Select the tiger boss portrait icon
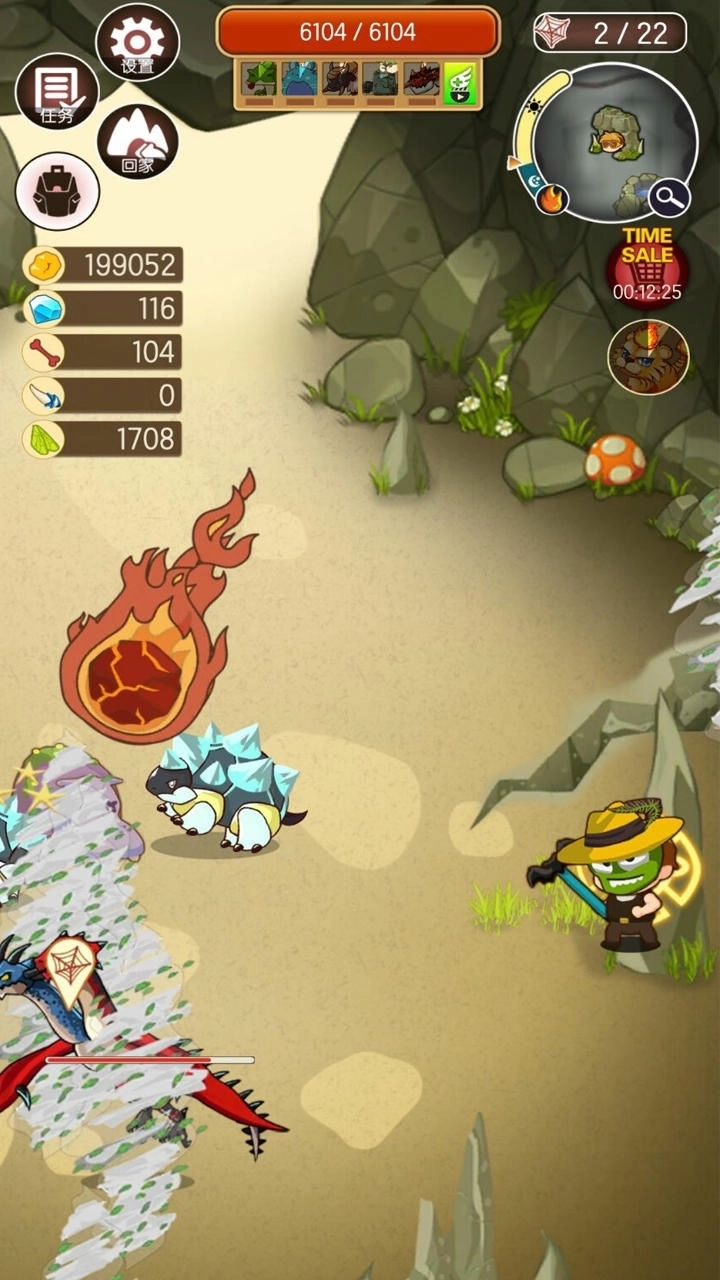This screenshot has height=1280, width=720. click(648, 357)
